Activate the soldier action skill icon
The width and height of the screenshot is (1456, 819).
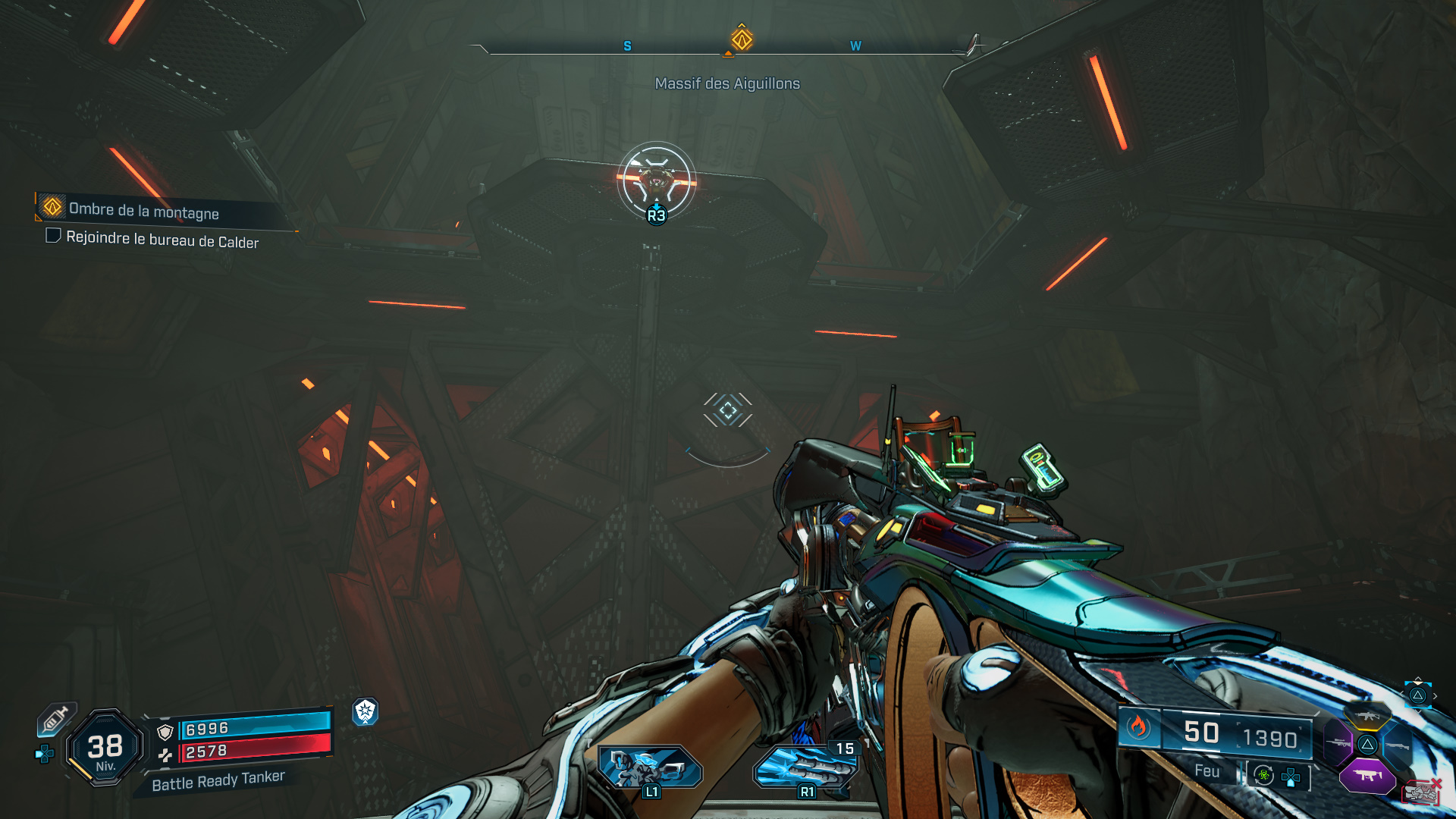(x=649, y=767)
